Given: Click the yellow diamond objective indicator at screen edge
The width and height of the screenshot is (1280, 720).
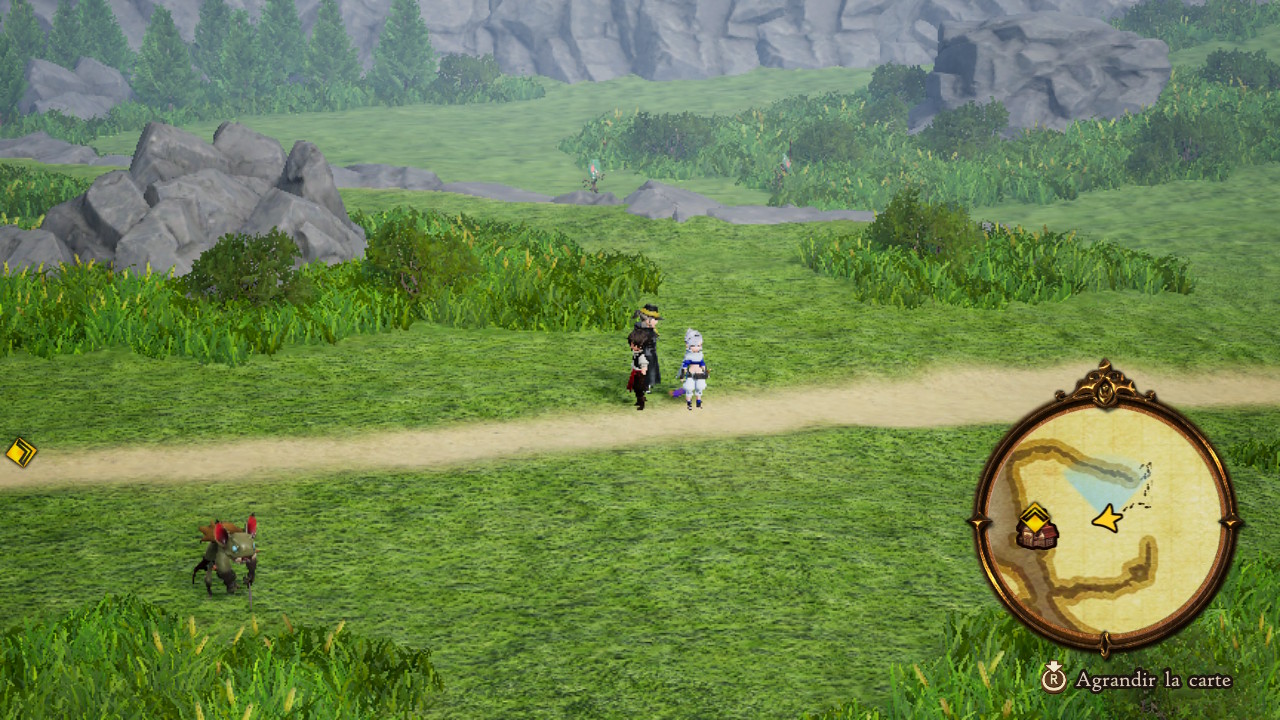Looking at the screenshot, I should tap(20, 452).
